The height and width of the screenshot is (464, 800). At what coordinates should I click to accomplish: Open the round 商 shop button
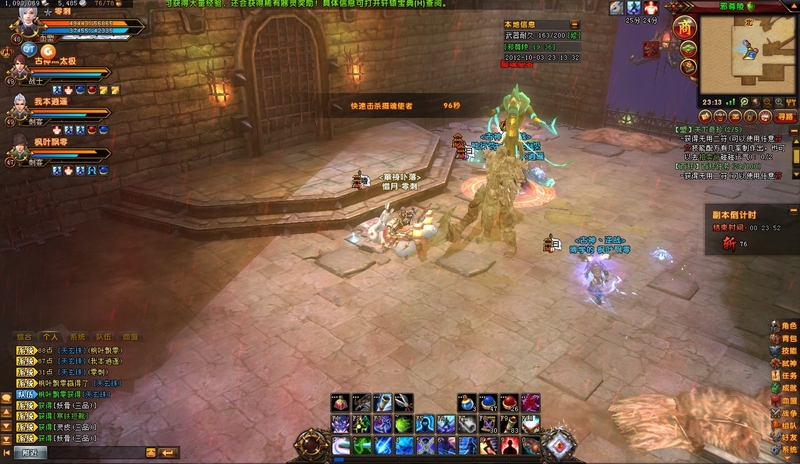687,27
